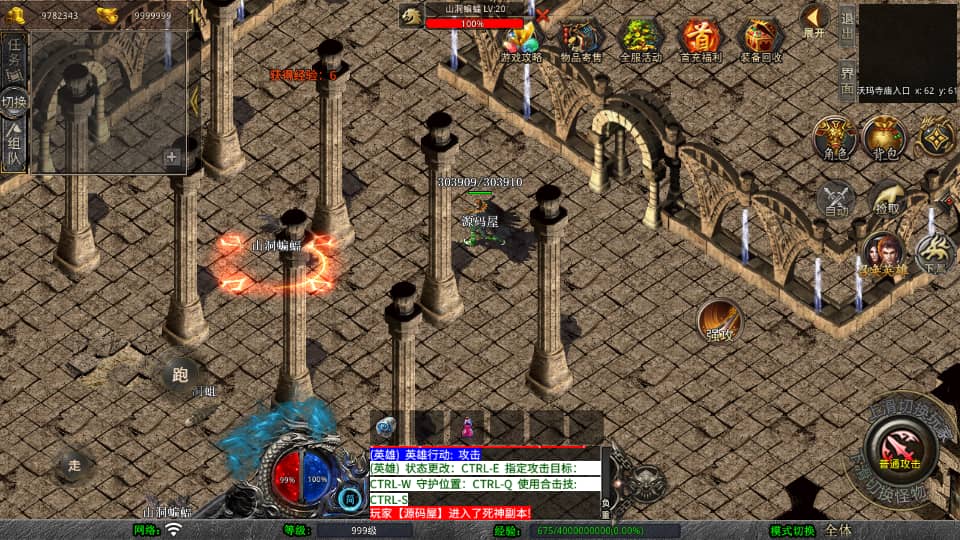Screen dimensions: 960x540
Task: Toggle 自动 auto-combat with crossed swords
Action: [x=836, y=199]
